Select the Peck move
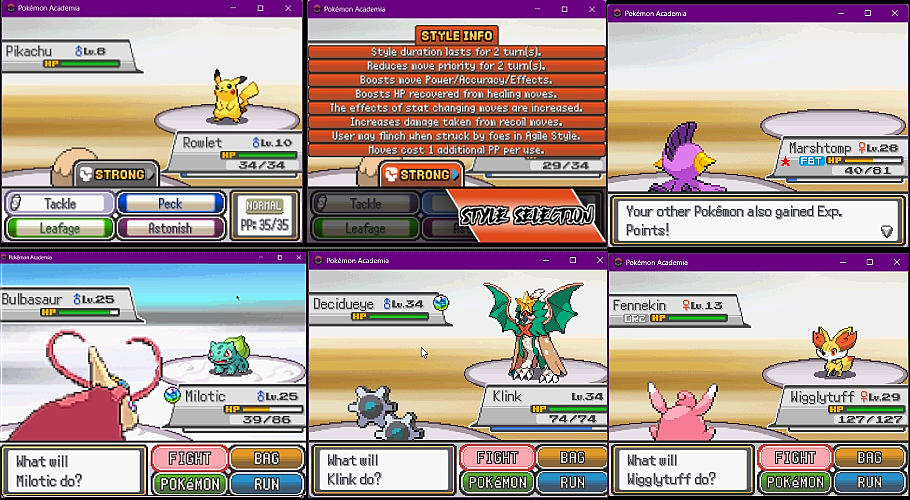This screenshot has height=500, width=910. [170, 203]
